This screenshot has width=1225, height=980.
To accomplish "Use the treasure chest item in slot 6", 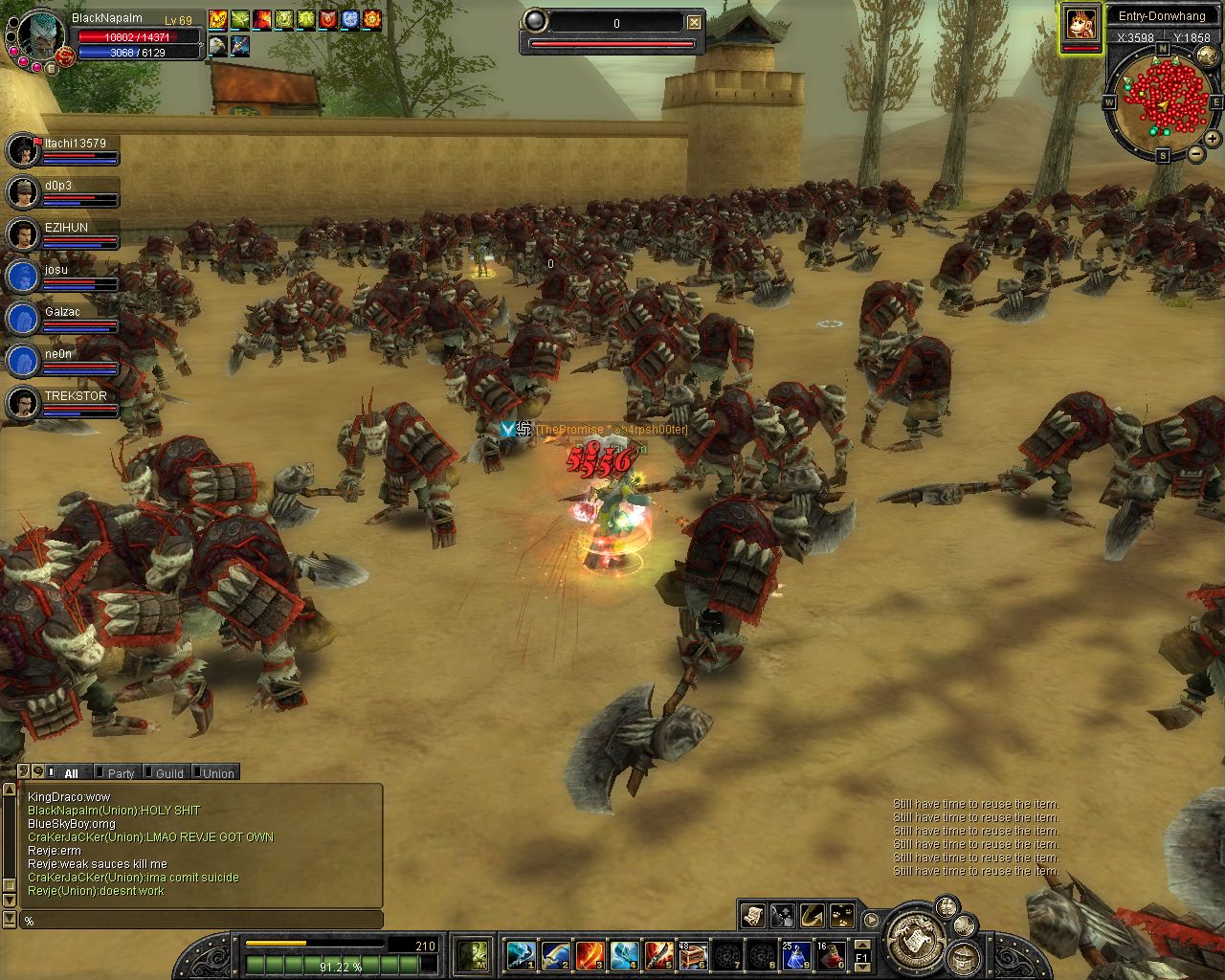I will [691, 954].
